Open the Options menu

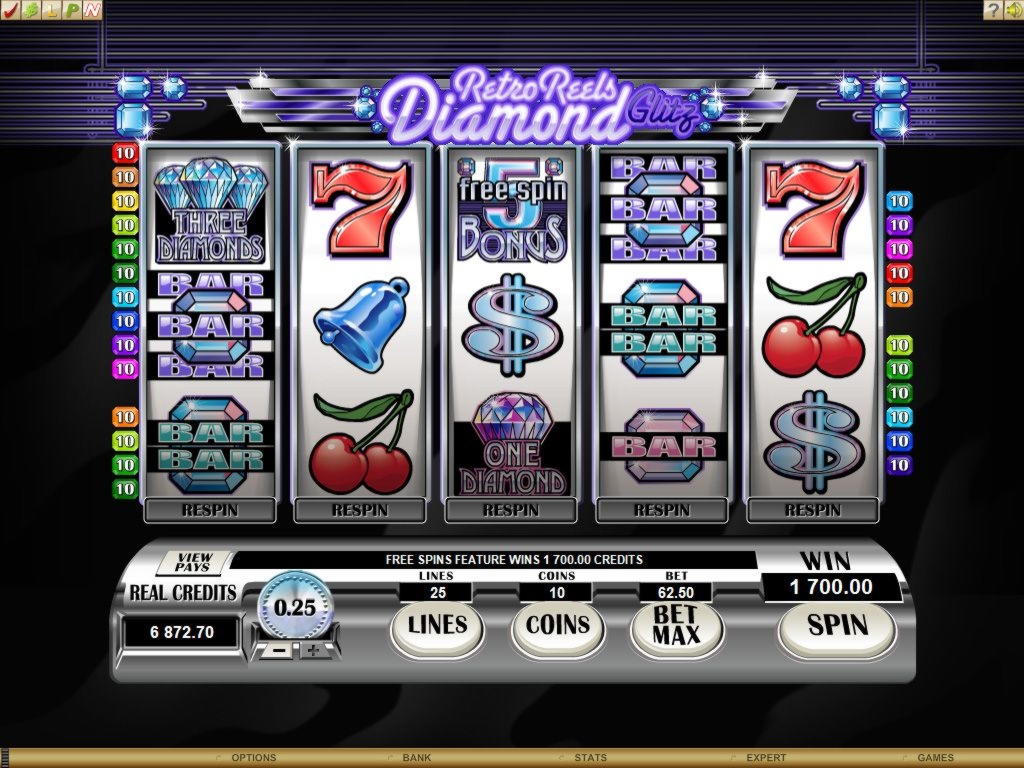(x=253, y=758)
